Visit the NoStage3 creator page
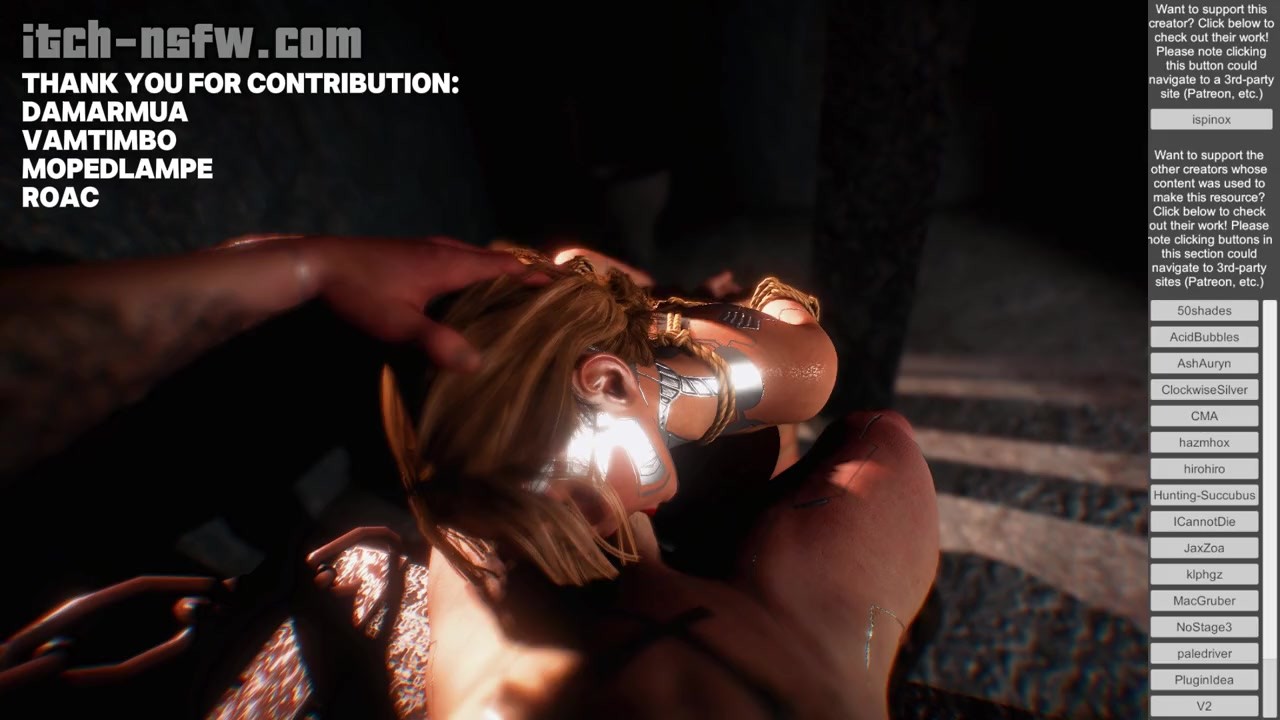This screenshot has width=1280, height=720. [1204, 627]
